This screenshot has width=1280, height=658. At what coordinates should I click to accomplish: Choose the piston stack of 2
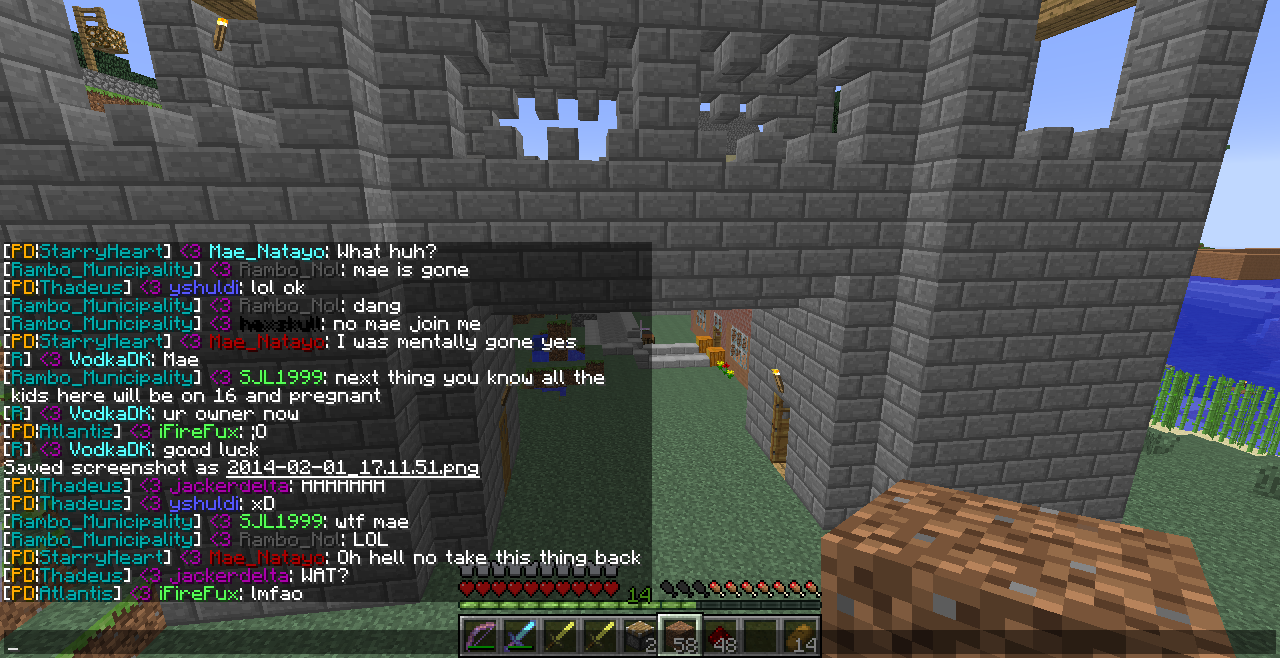[639, 636]
